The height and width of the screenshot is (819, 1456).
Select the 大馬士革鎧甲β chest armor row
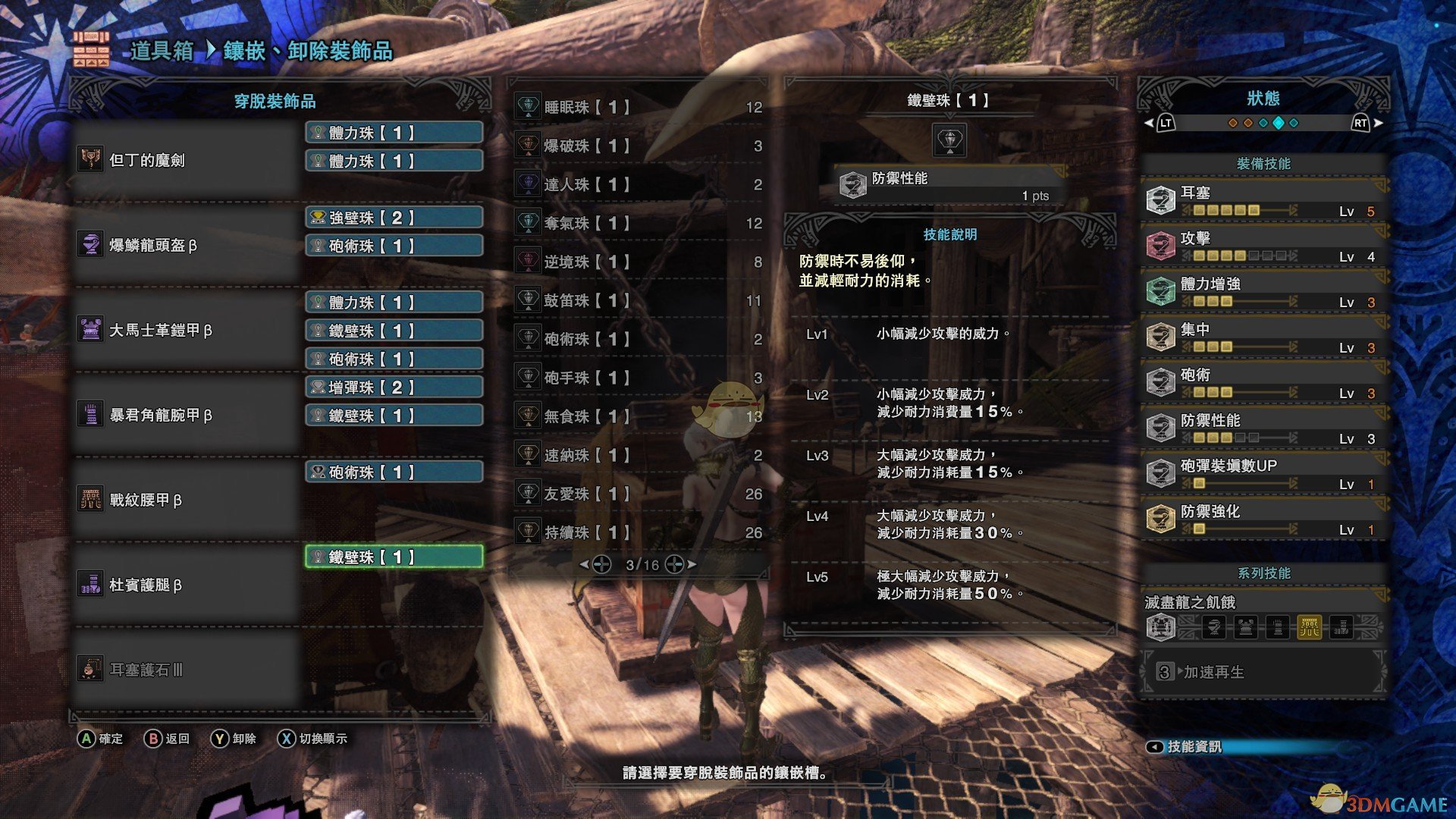[x=186, y=330]
